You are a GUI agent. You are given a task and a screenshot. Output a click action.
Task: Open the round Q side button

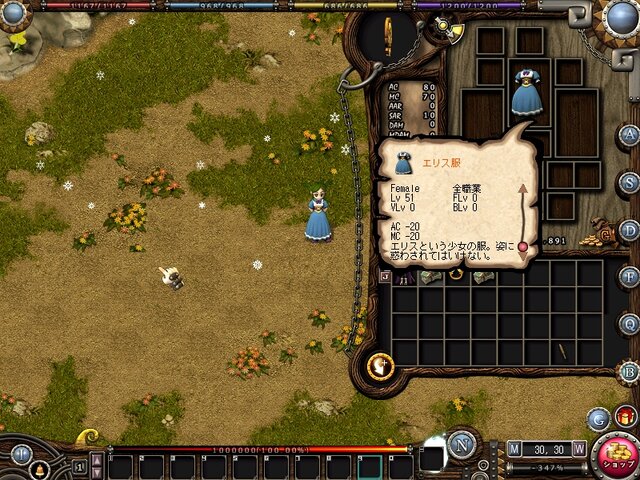[x=629, y=324]
